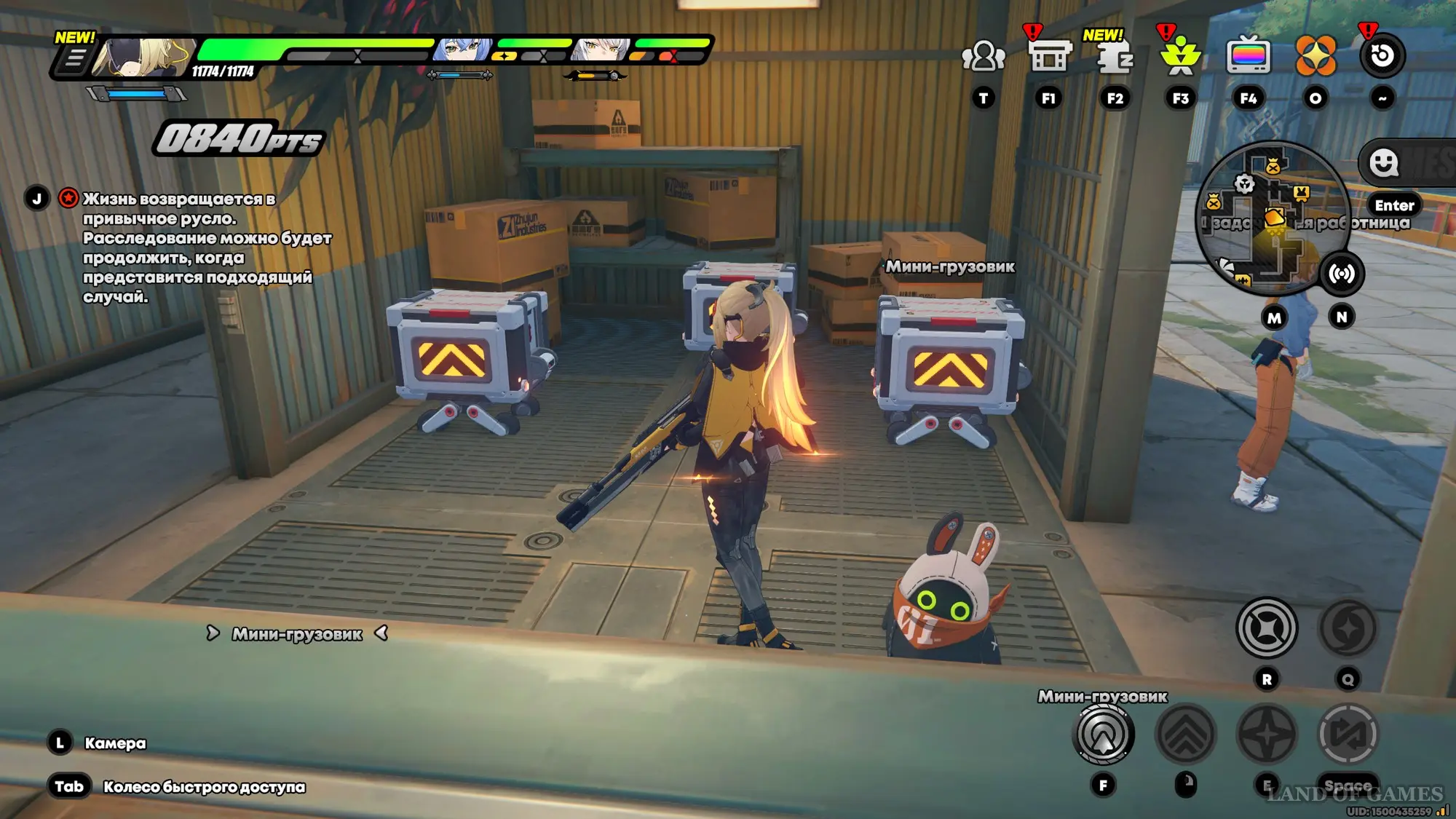Open the rainbow TV icon

click(1248, 56)
